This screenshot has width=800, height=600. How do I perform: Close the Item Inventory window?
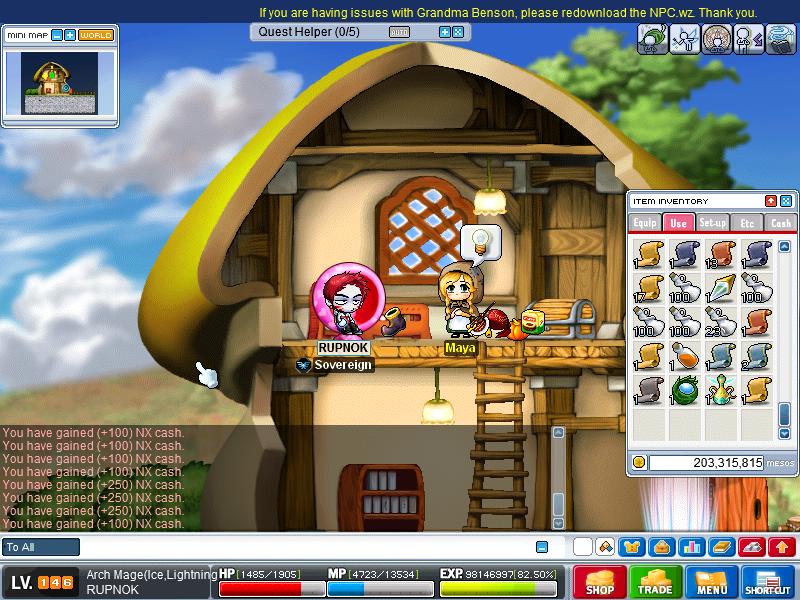pyautogui.click(x=786, y=201)
